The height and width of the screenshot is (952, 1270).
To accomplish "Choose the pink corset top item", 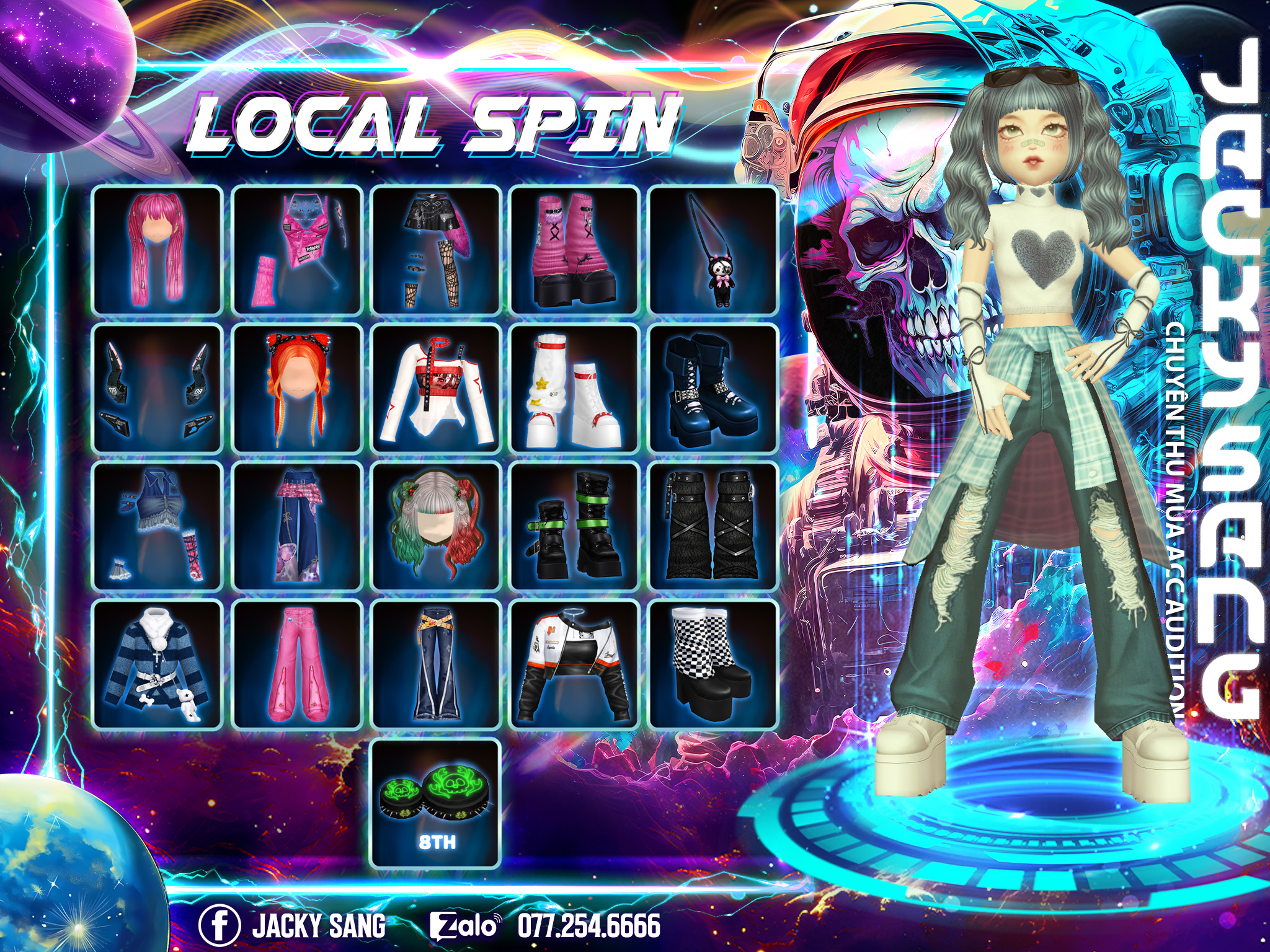I will 297,250.
